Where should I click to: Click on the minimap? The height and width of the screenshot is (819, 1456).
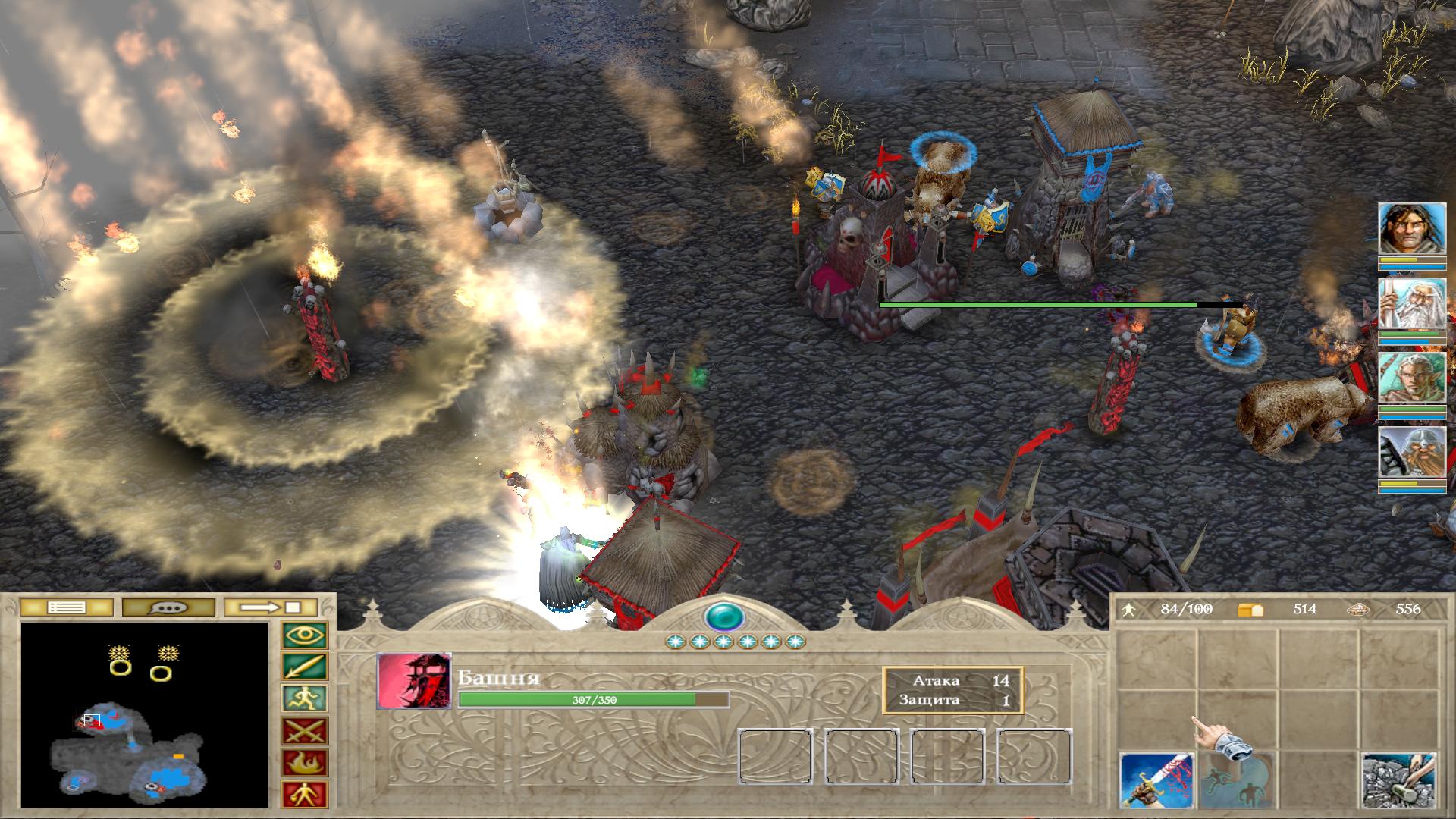145,714
